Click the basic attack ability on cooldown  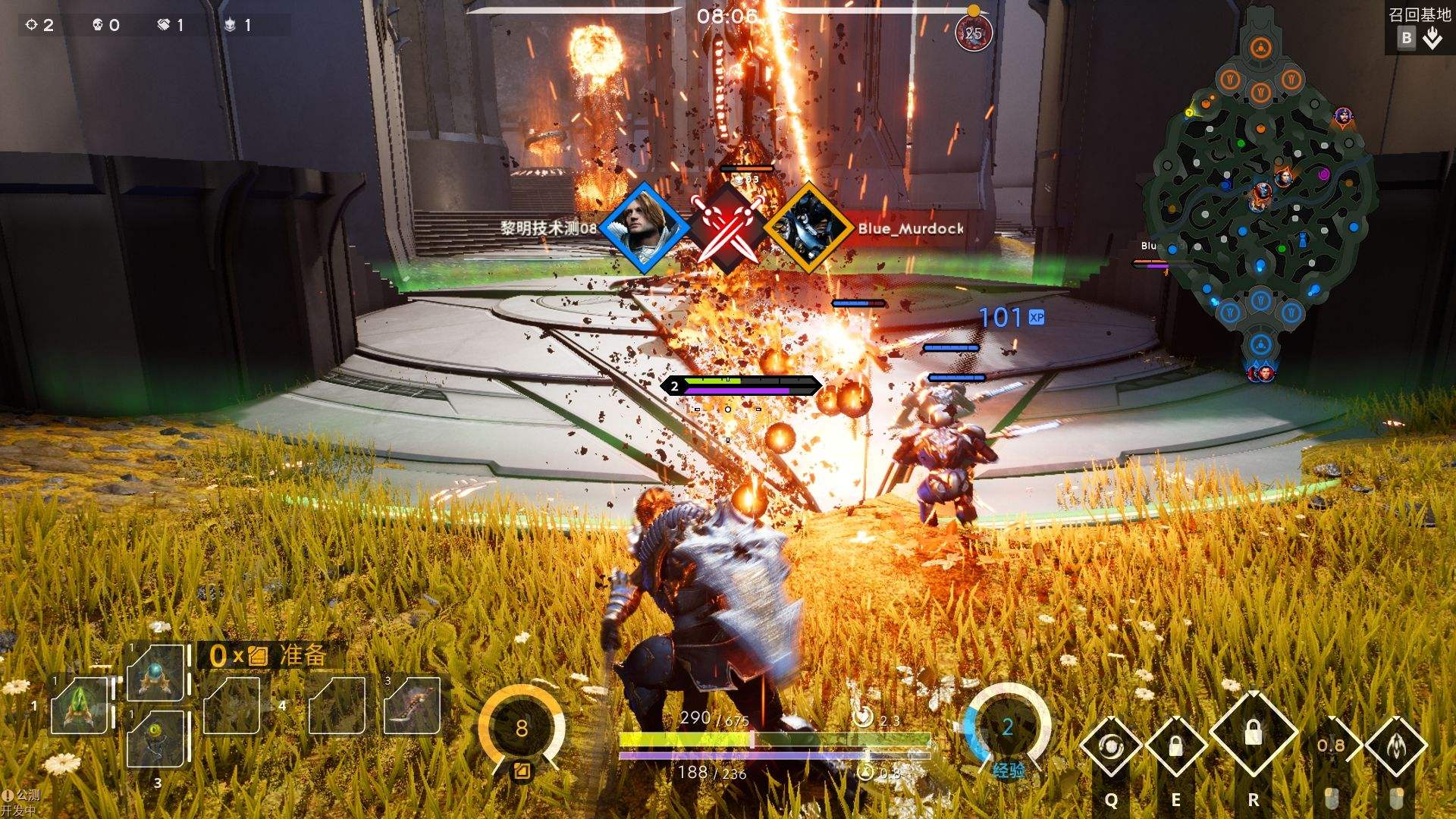click(1332, 746)
